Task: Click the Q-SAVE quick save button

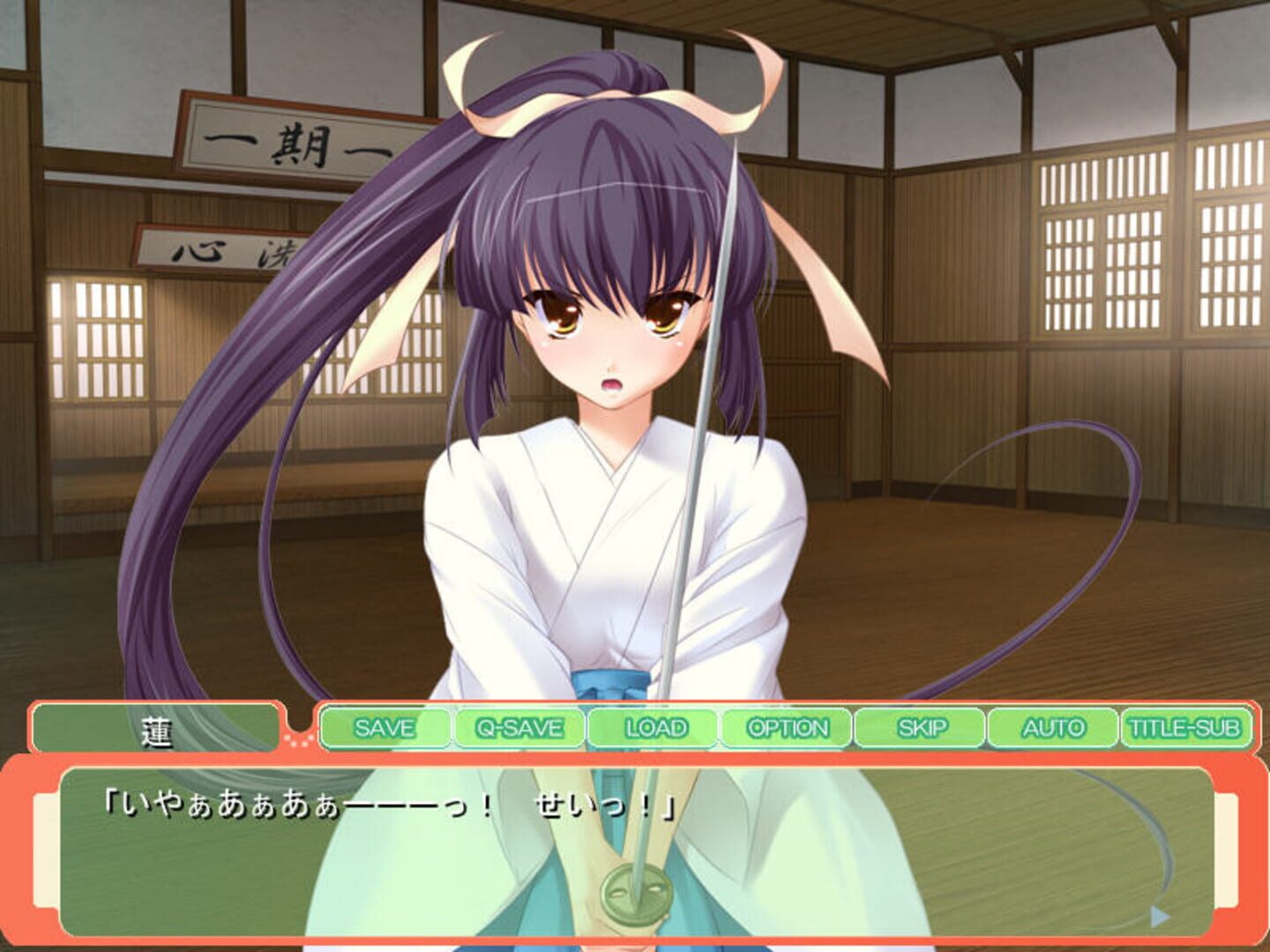Action: pos(518,728)
